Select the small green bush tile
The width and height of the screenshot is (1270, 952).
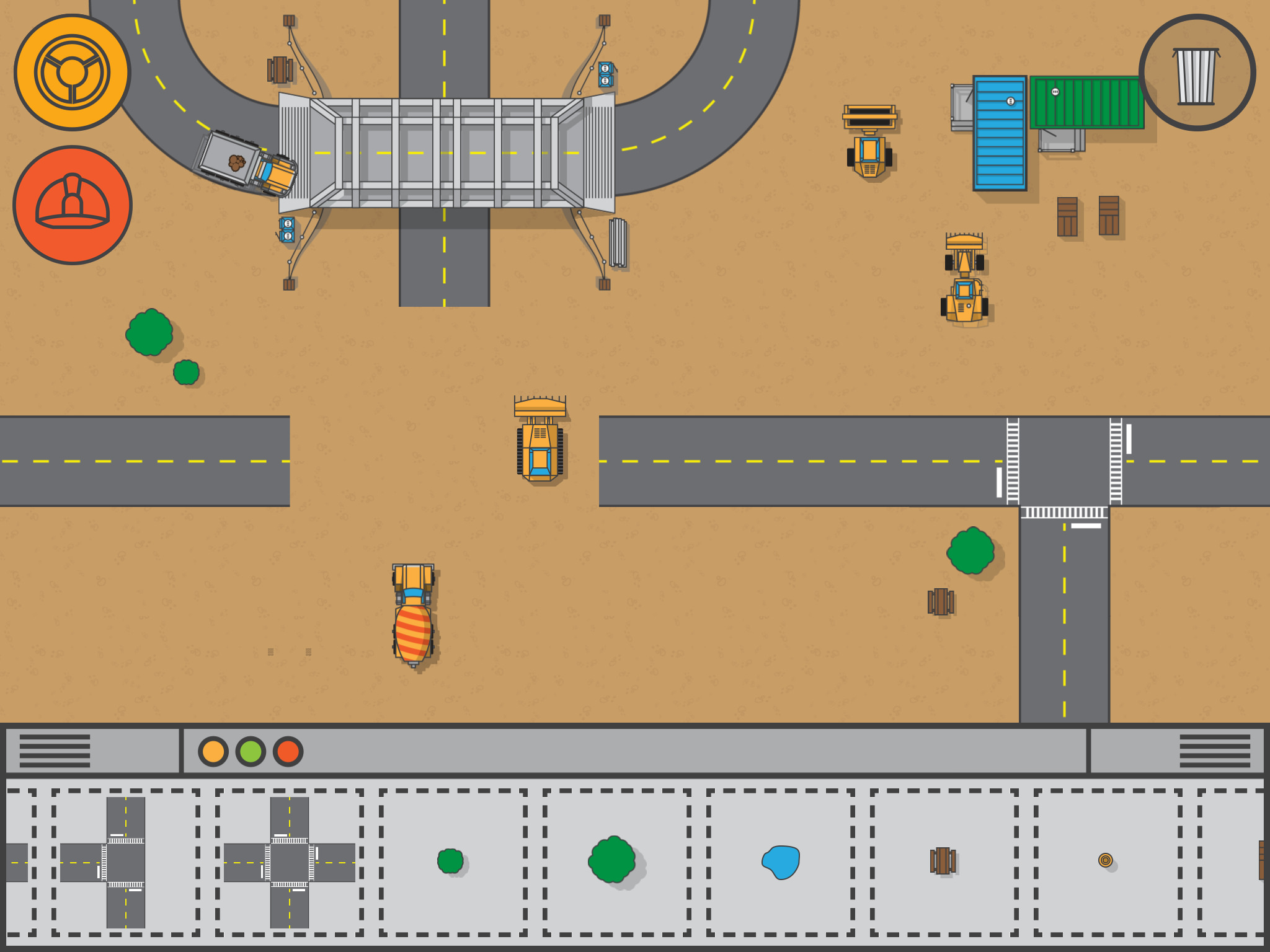point(451,861)
